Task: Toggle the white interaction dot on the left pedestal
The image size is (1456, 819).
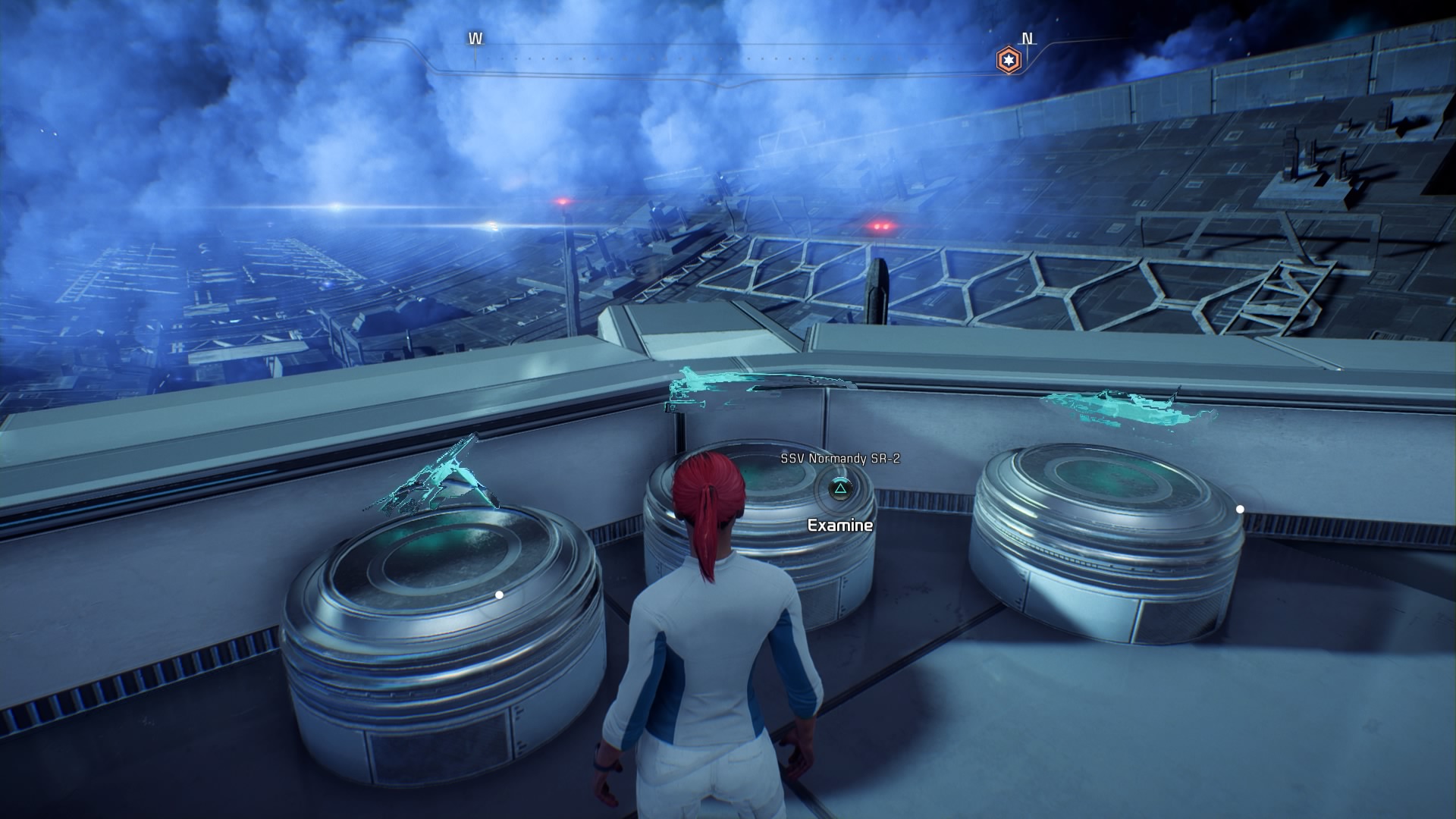Action: pos(498,595)
